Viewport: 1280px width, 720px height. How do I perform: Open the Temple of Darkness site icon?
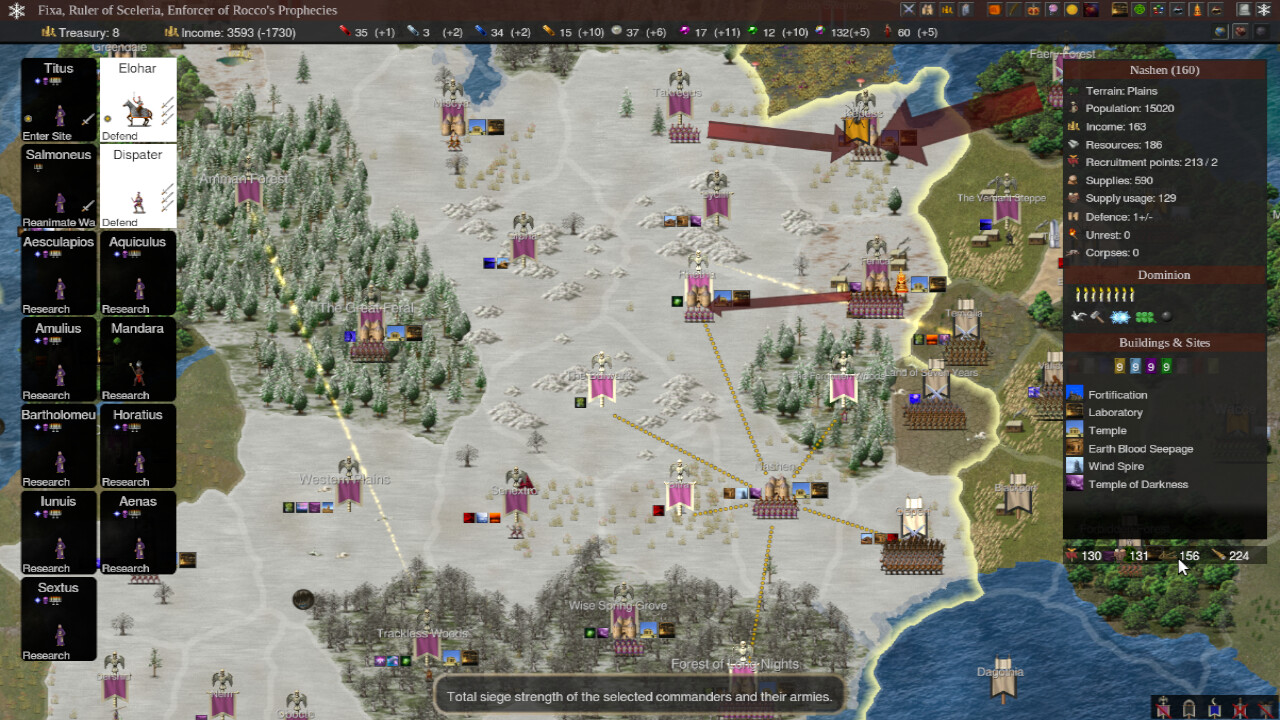[1075, 484]
